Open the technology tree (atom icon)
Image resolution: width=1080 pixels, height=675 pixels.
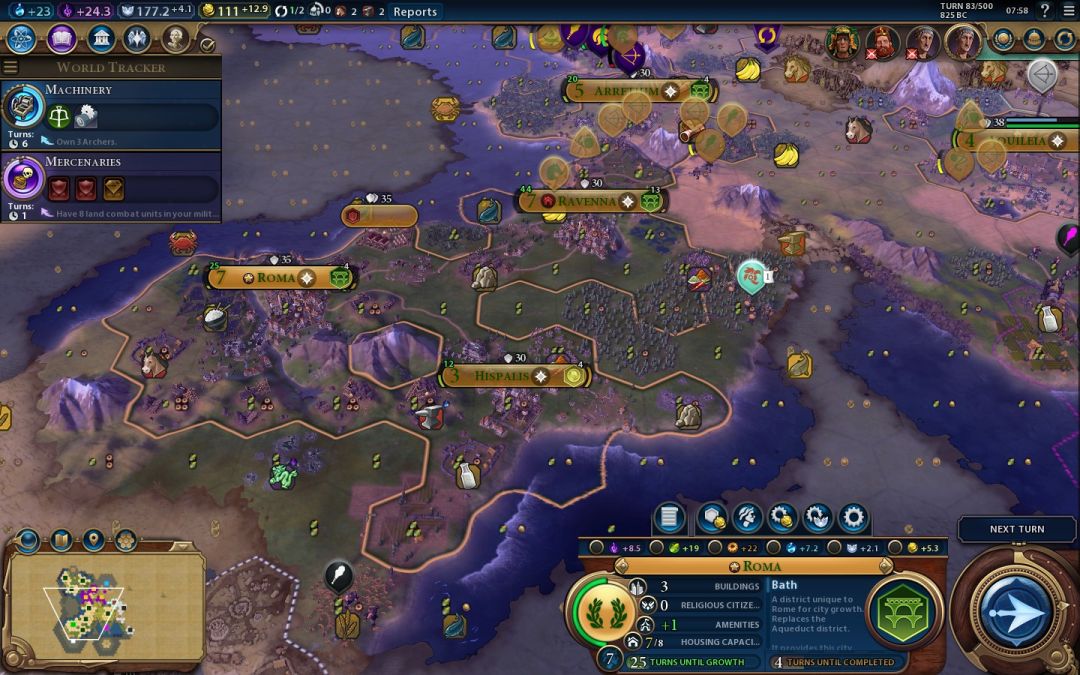tap(22, 39)
